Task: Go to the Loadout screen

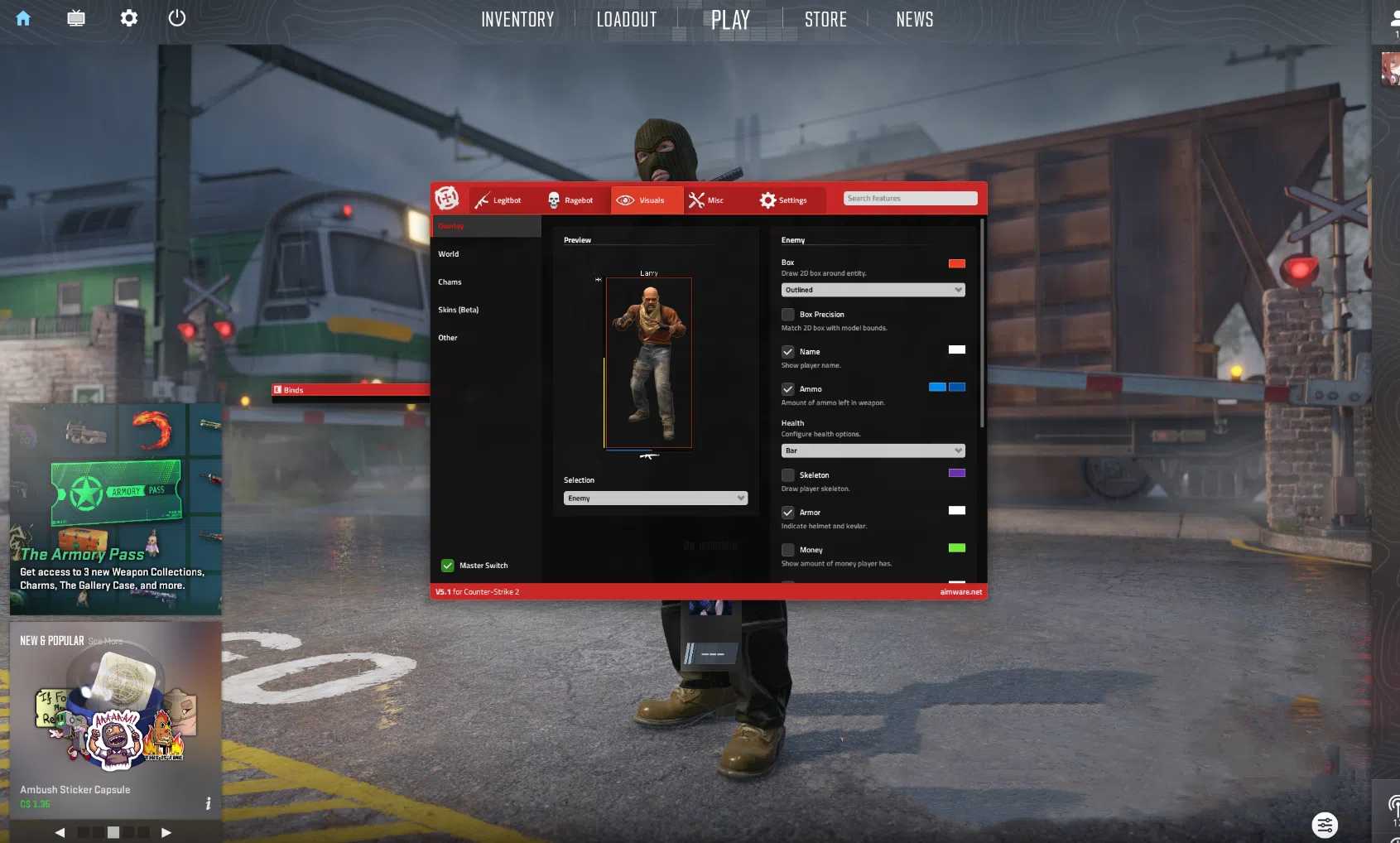Action: coord(627,19)
